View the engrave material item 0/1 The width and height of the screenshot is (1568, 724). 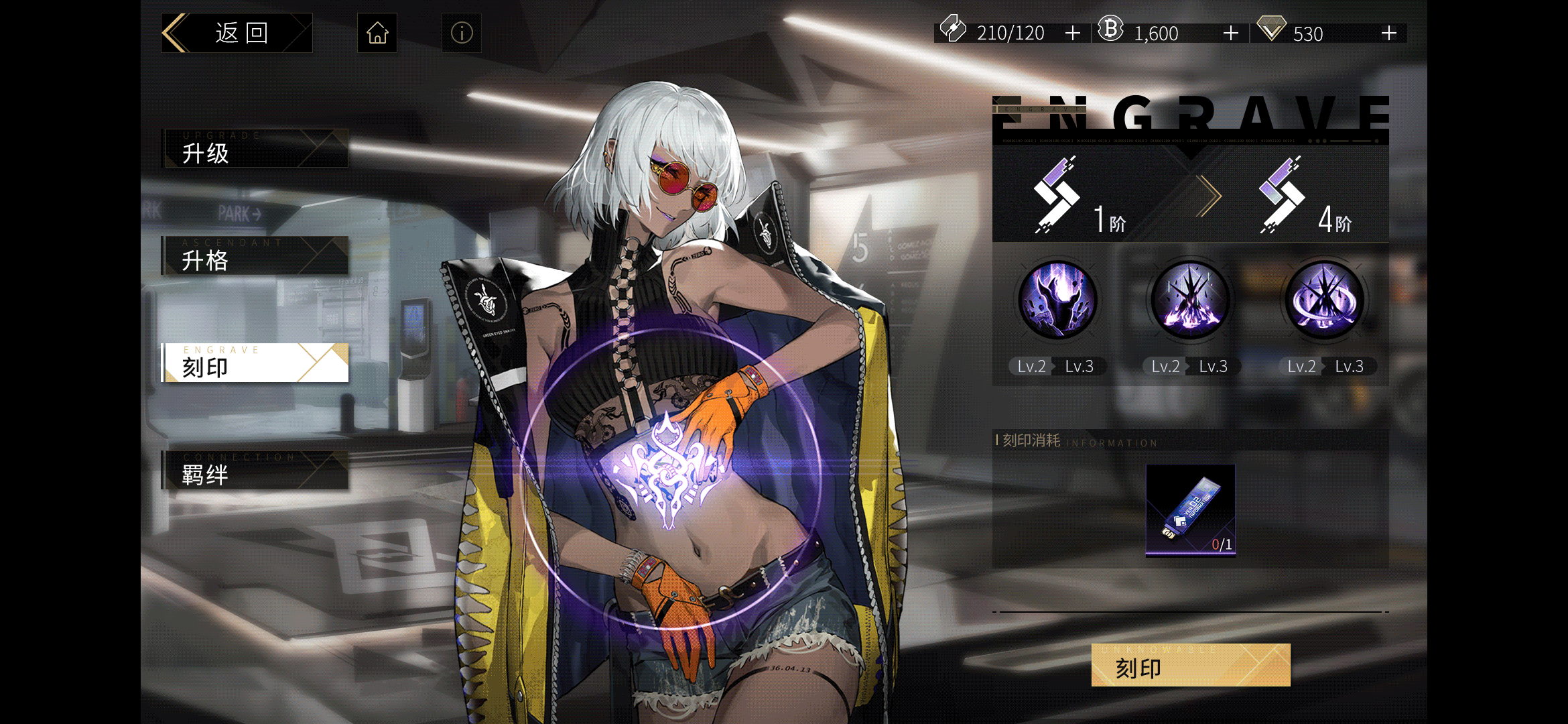(1191, 509)
